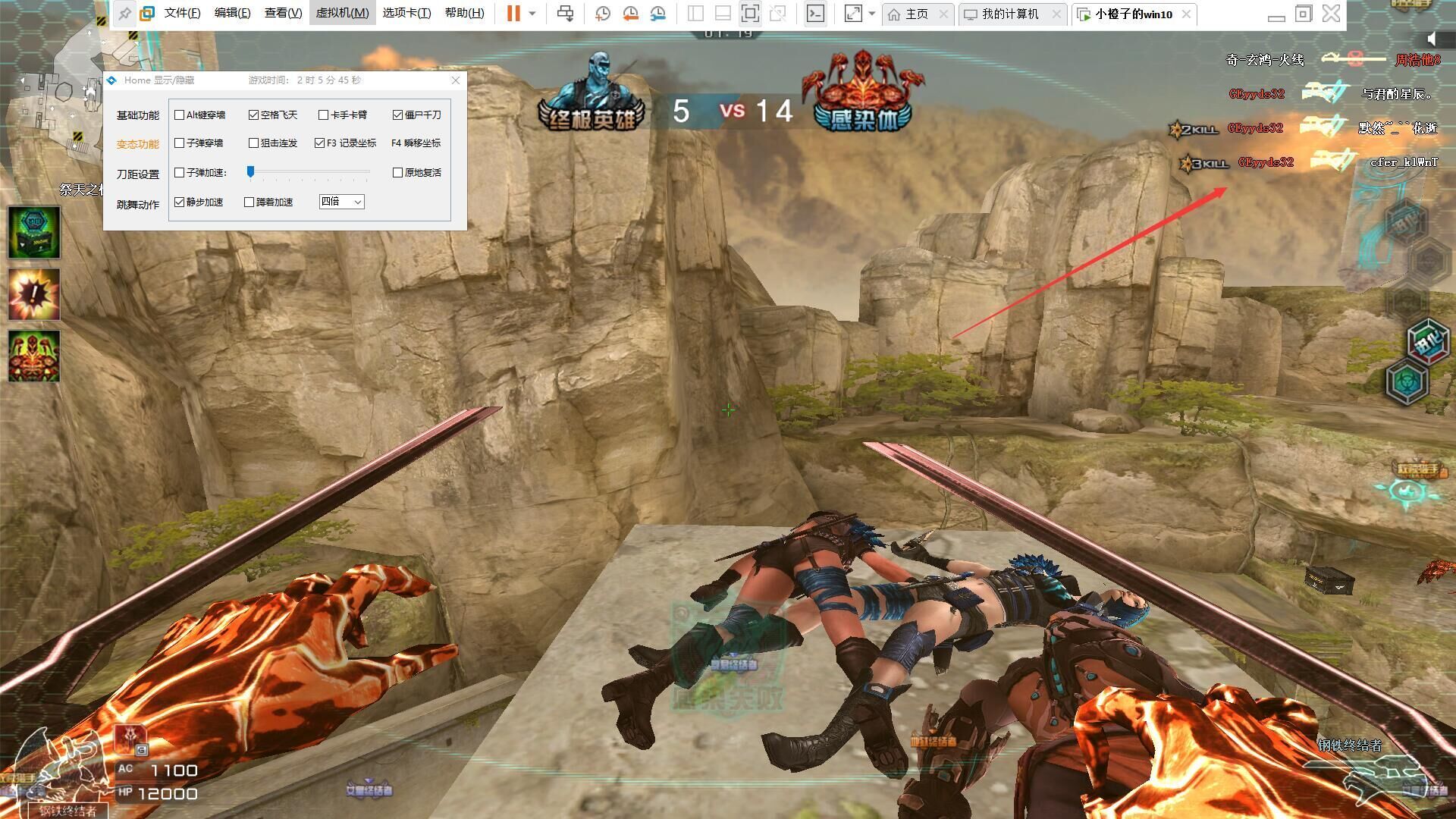Check the 原地复活 option
Screen dimensions: 1456x819
pos(397,173)
